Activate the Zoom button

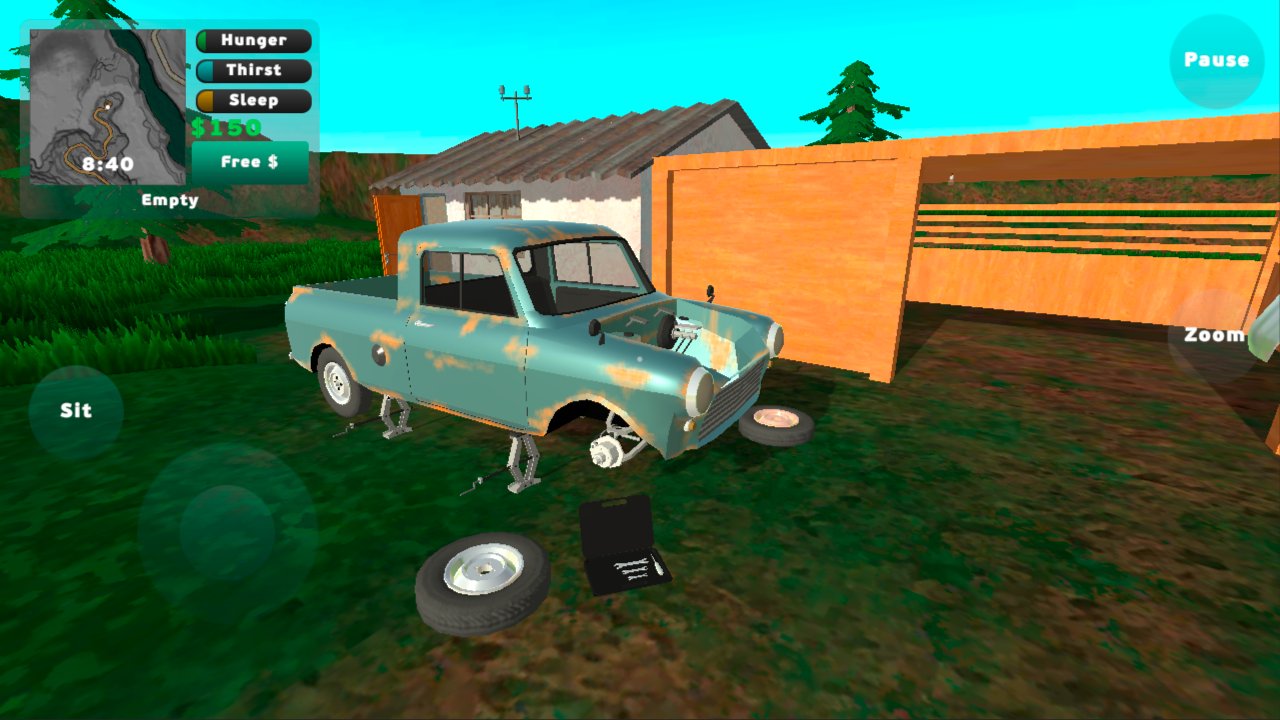coord(1214,335)
